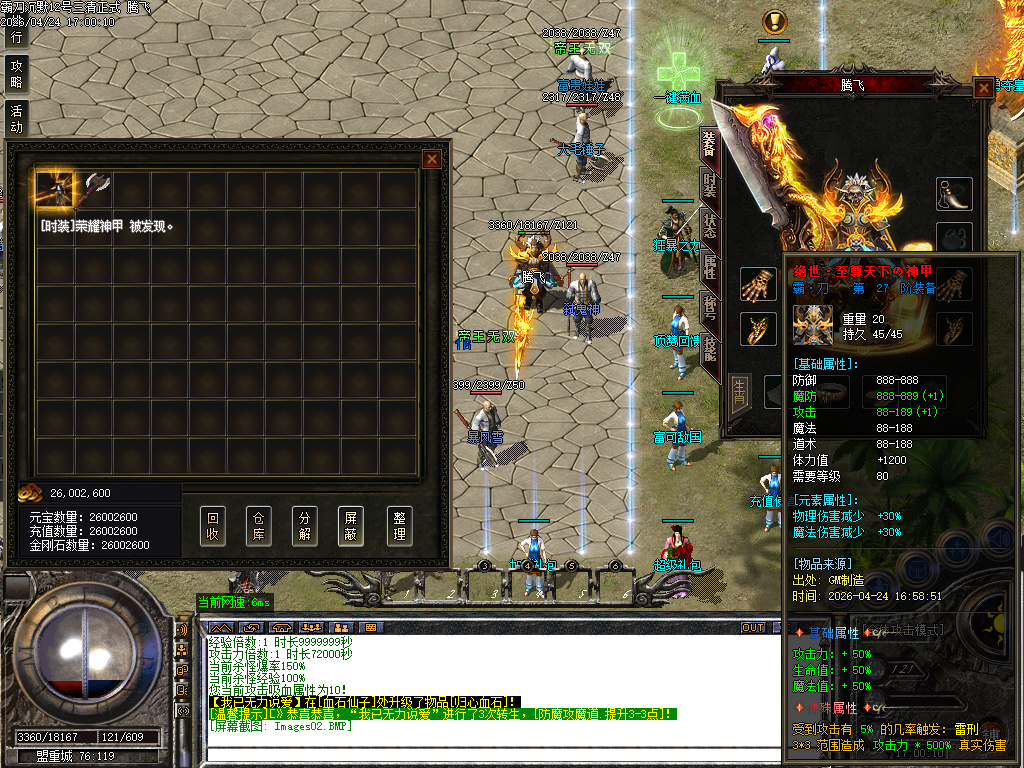The width and height of the screenshot is (1024, 768).
Task: Switch to the 状态 status tab
Action: pos(709,225)
